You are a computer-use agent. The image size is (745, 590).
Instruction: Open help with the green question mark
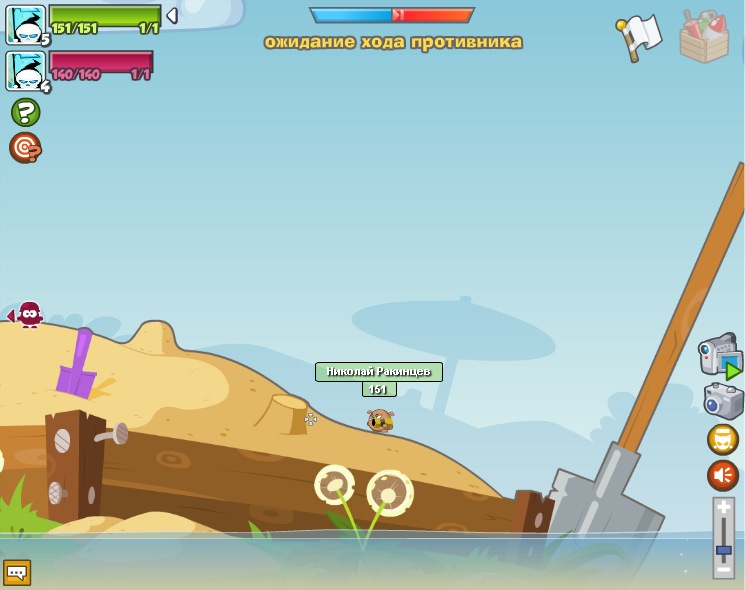(x=26, y=112)
